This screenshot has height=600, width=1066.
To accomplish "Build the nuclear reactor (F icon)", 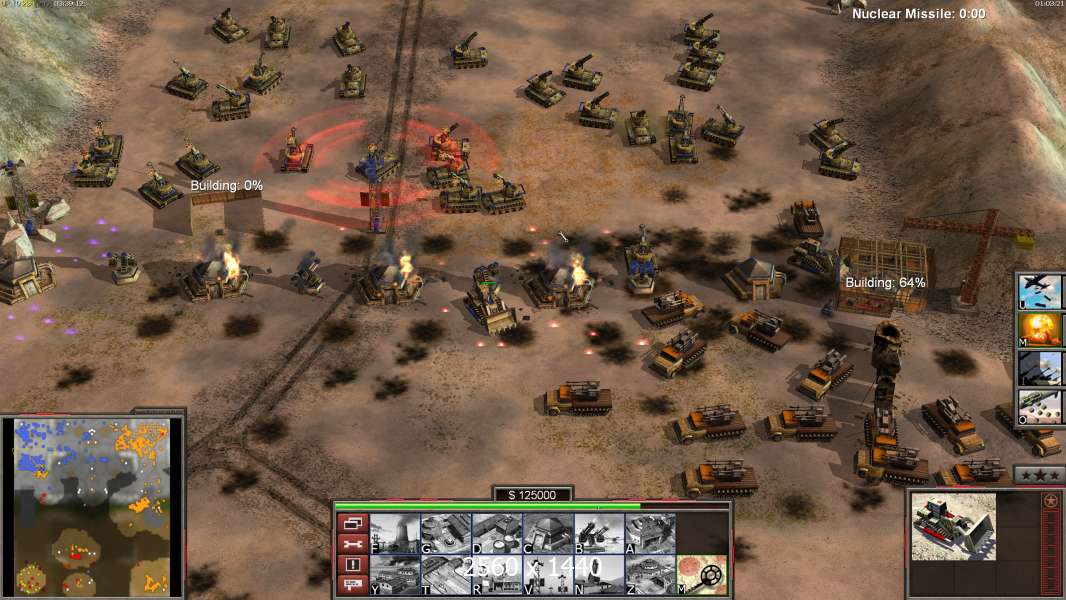I will tap(395, 533).
